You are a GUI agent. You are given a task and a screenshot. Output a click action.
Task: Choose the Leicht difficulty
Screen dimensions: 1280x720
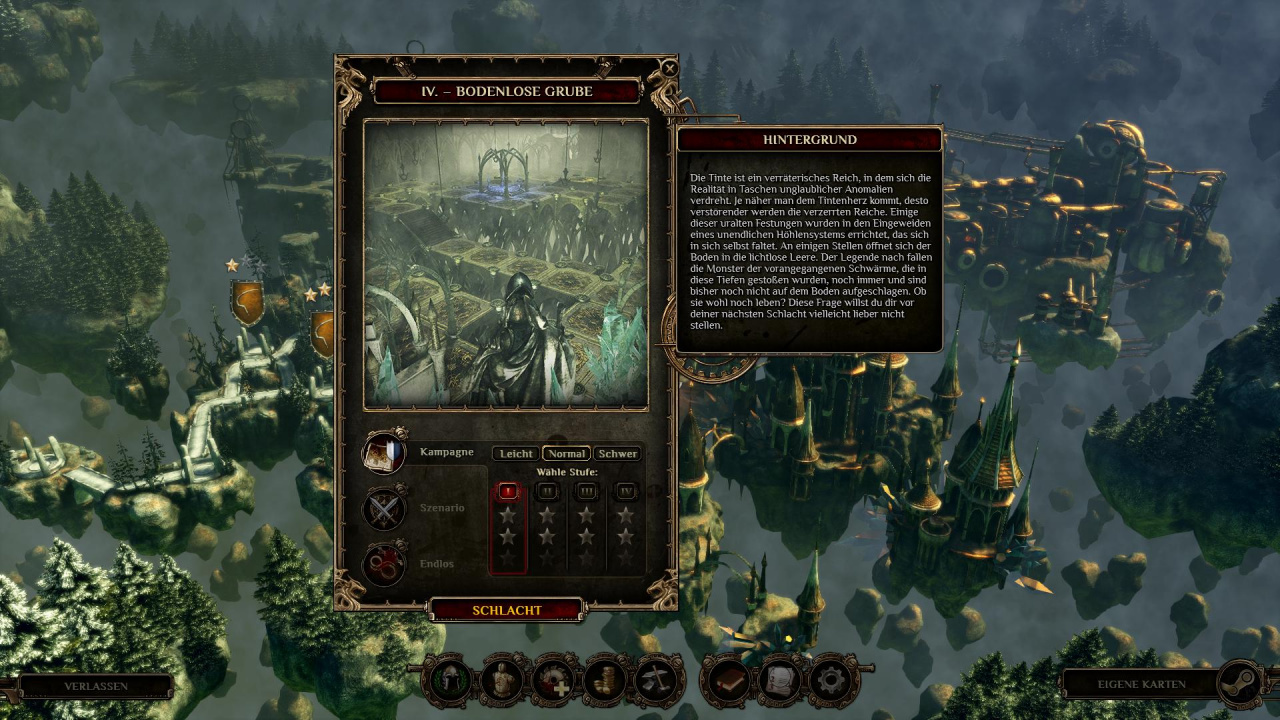point(516,453)
